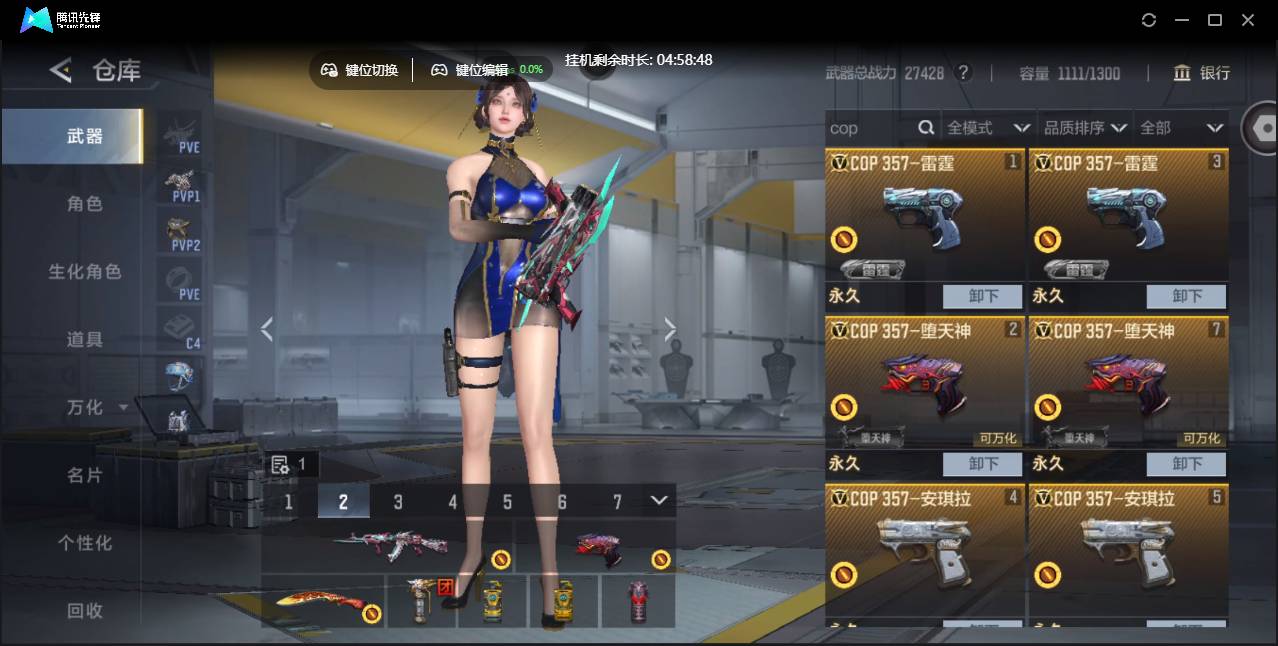The width and height of the screenshot is (1278, 646).
Task: Show the next character with right arrow
Action: 670,329
